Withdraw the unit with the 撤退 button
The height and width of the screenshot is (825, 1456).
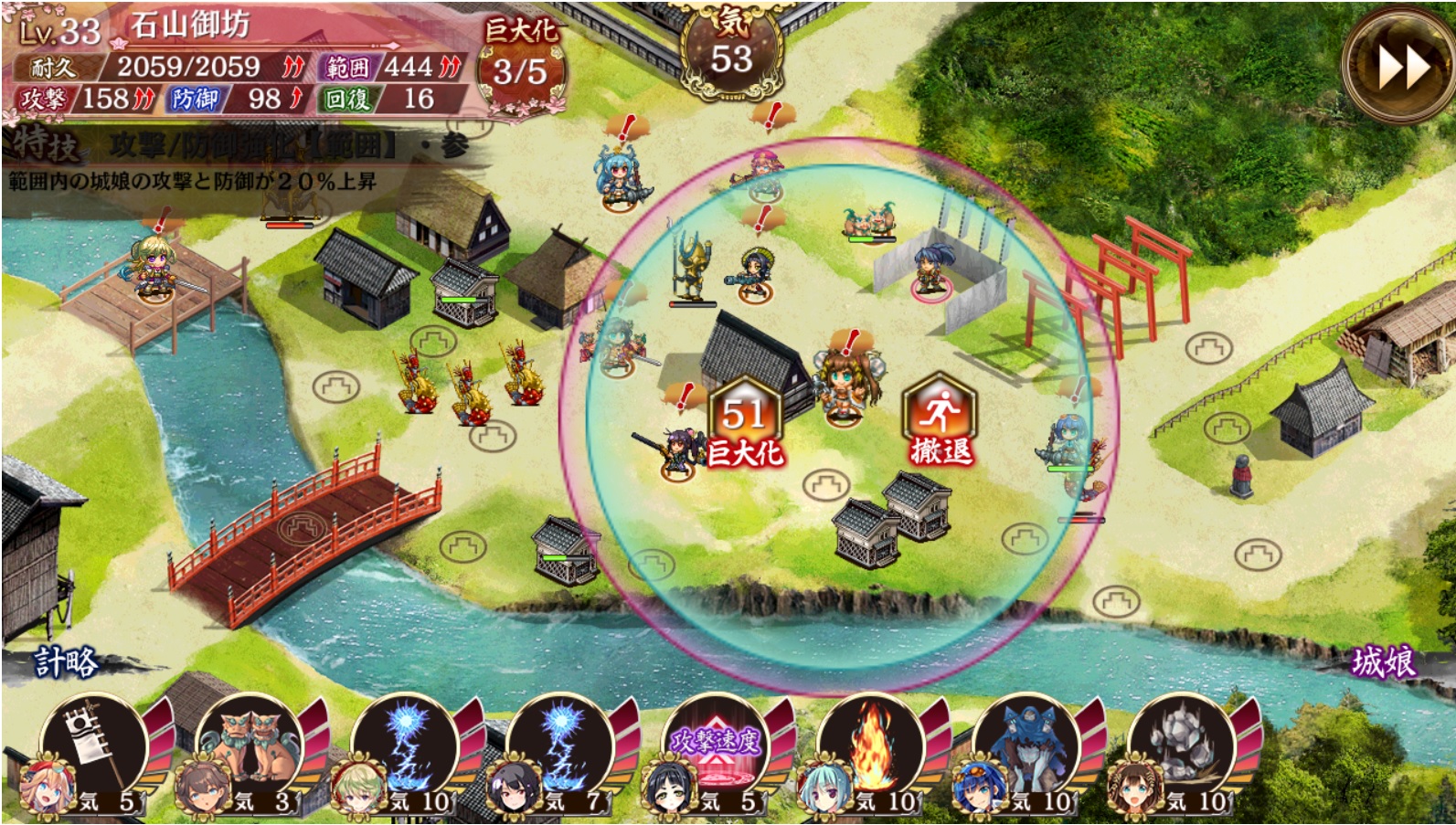click(x=940, y=421)
